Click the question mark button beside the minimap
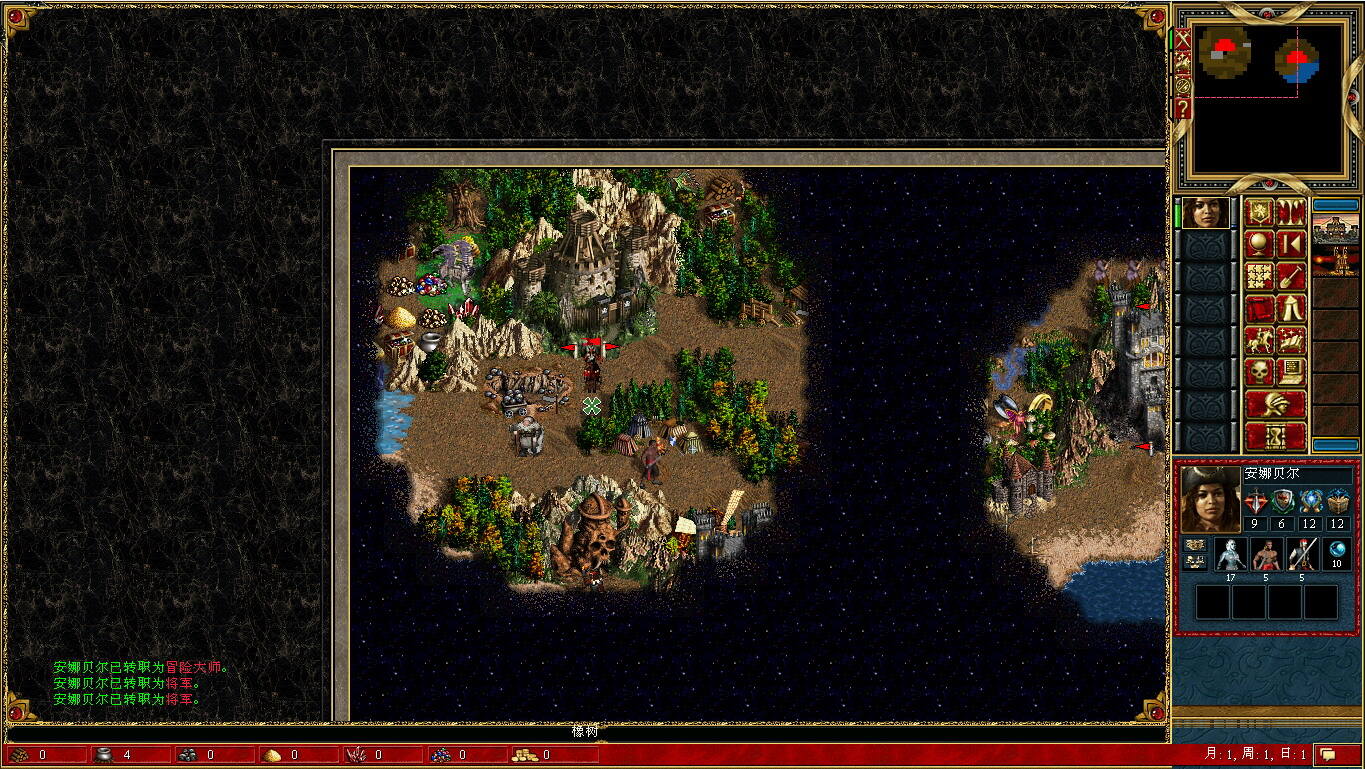 pos(1183,108)
